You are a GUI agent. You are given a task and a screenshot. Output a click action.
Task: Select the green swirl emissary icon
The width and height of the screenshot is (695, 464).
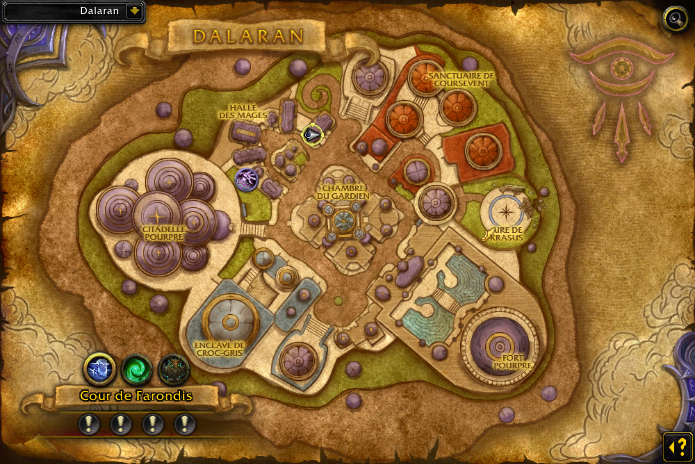pyautogui.click(x=137, y=369)
